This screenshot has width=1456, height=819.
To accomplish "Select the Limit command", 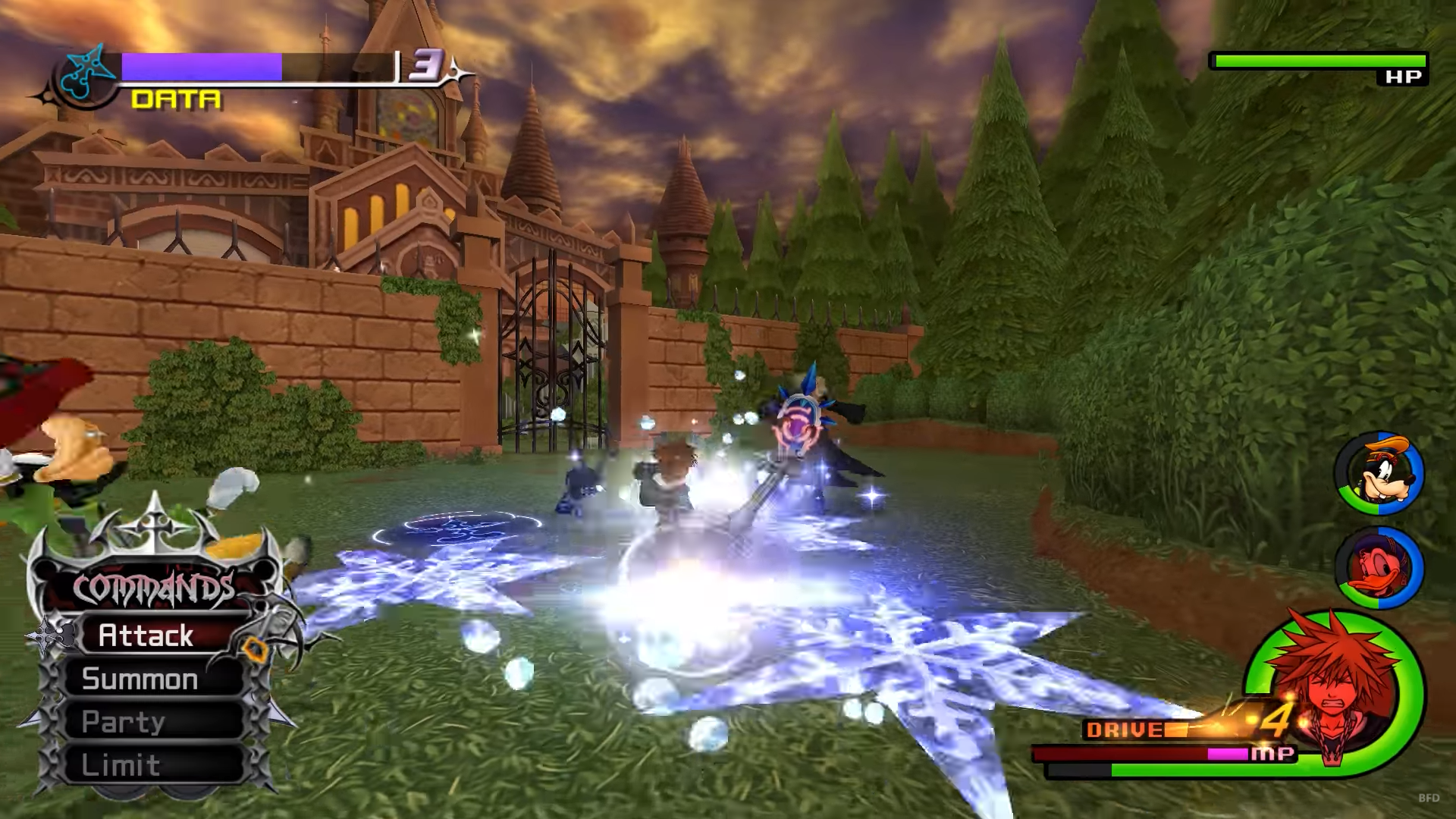I will [x=121, y=764].
